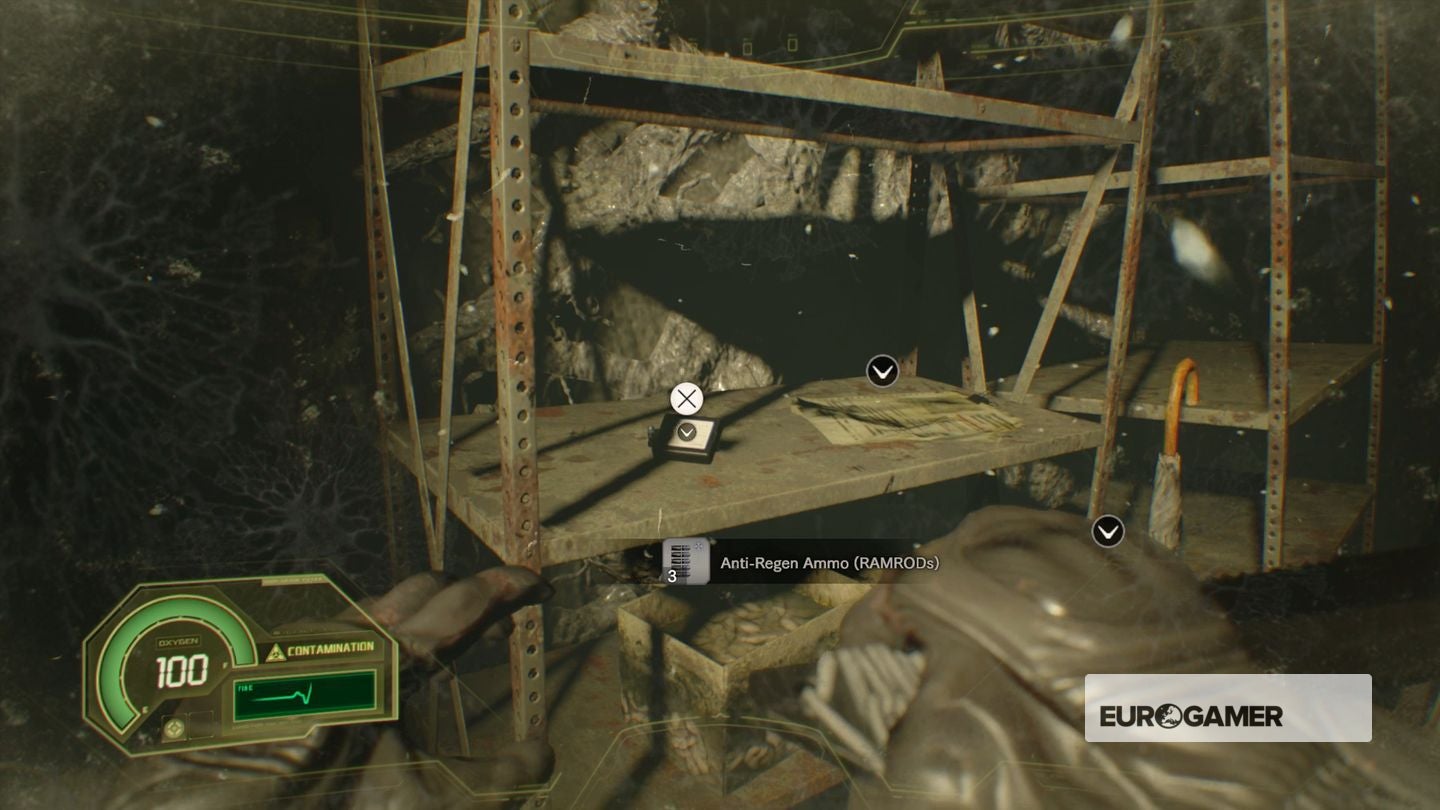
Task: Expand the down-chevron above the shelf papers
Action: tap(883, 372)
